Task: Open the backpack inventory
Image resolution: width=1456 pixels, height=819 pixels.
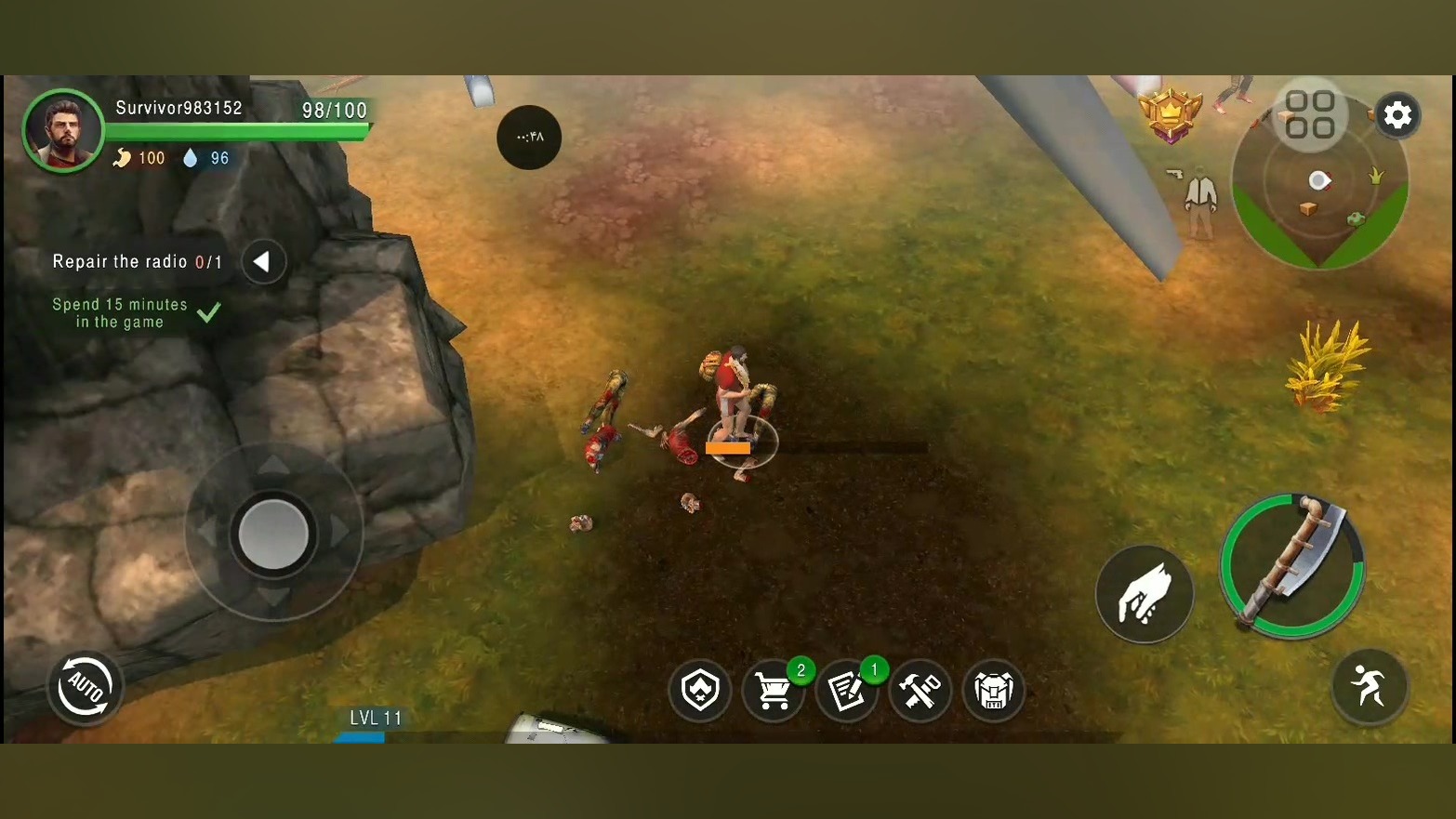Action: (993, 691)
